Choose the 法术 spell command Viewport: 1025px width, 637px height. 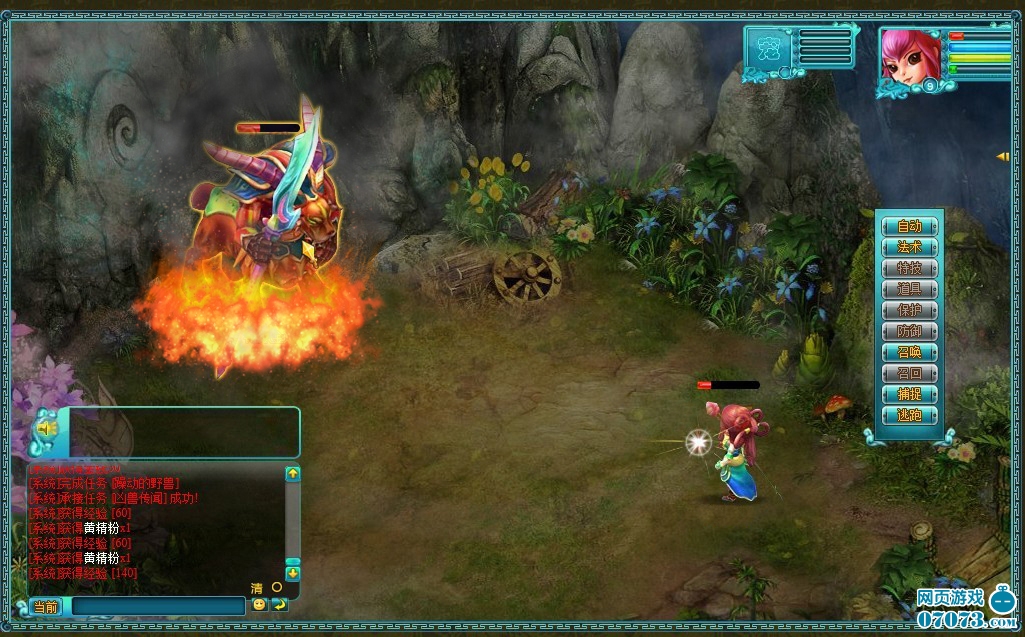point(909,247)
